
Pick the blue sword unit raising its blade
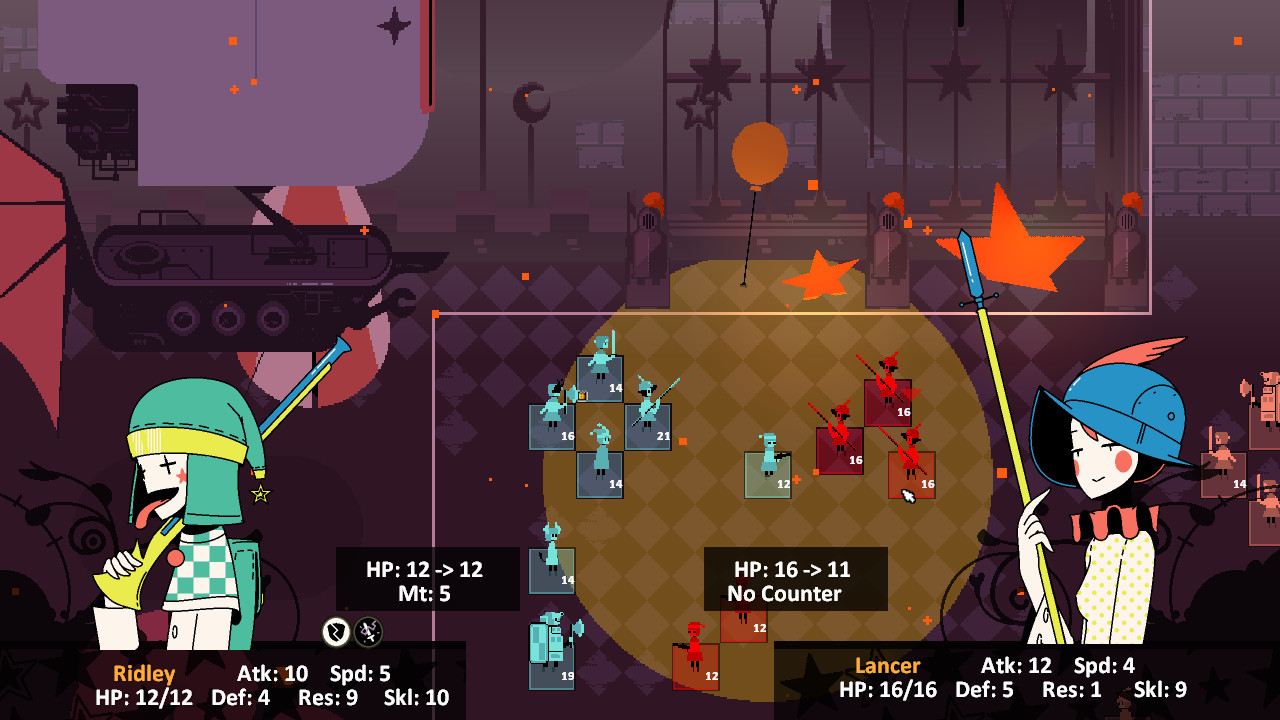click(x=600, y=378)
